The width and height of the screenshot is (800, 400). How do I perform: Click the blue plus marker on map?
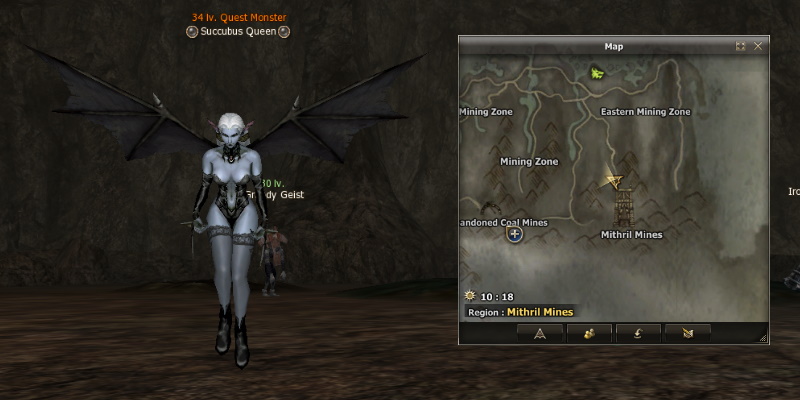pos(515,234)
